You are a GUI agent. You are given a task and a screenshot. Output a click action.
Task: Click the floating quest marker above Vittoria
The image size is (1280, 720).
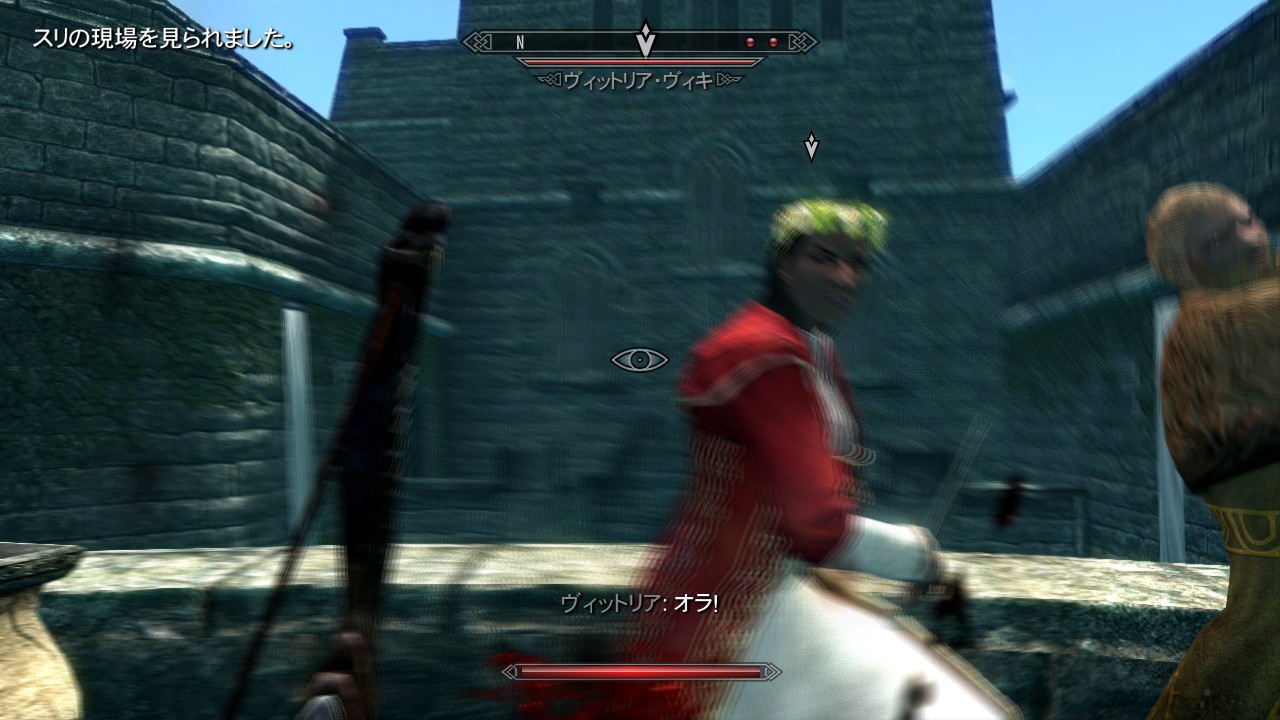pyautogui.click(x=811, y=147)
